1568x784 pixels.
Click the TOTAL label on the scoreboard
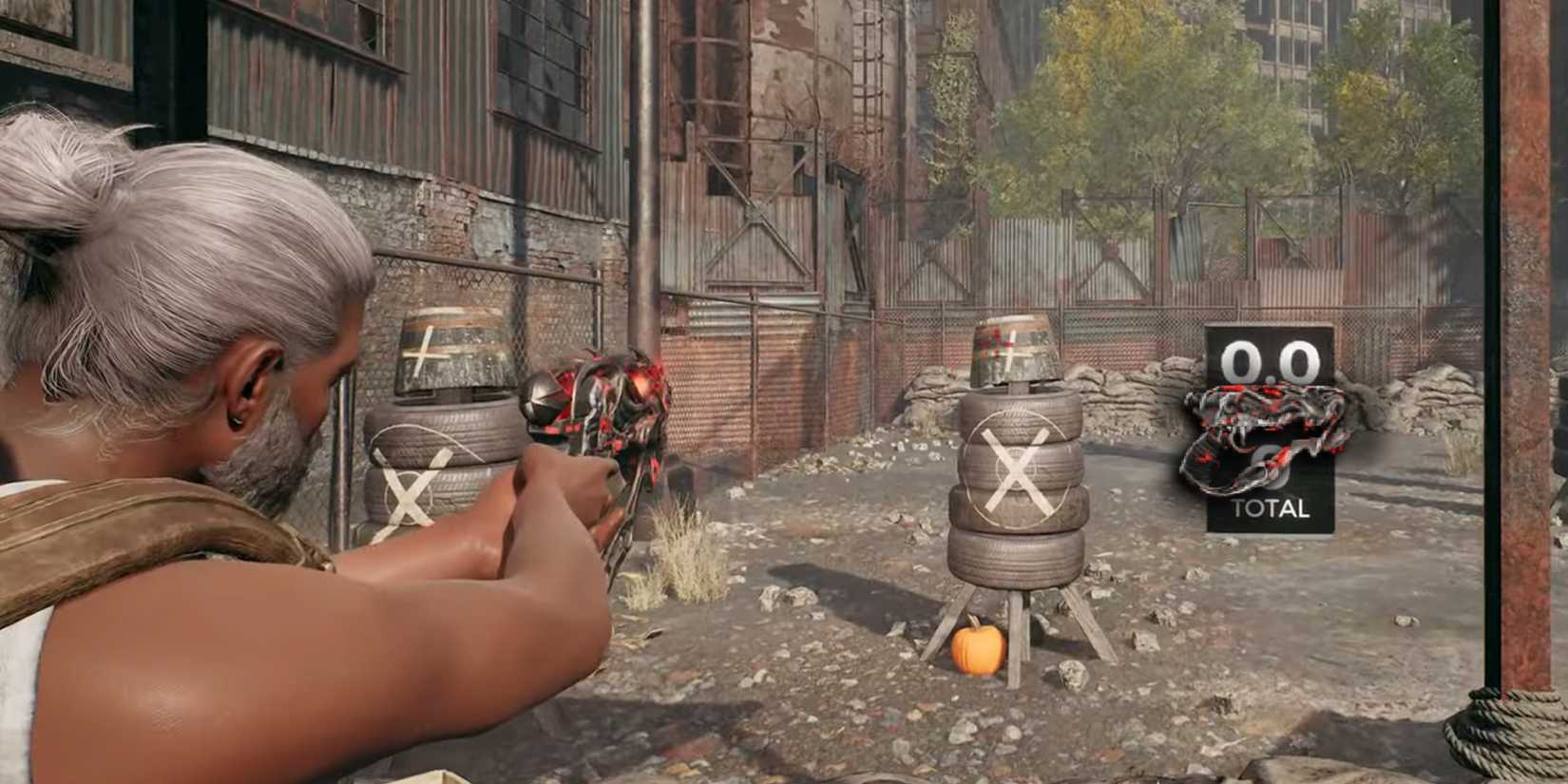1273,508
